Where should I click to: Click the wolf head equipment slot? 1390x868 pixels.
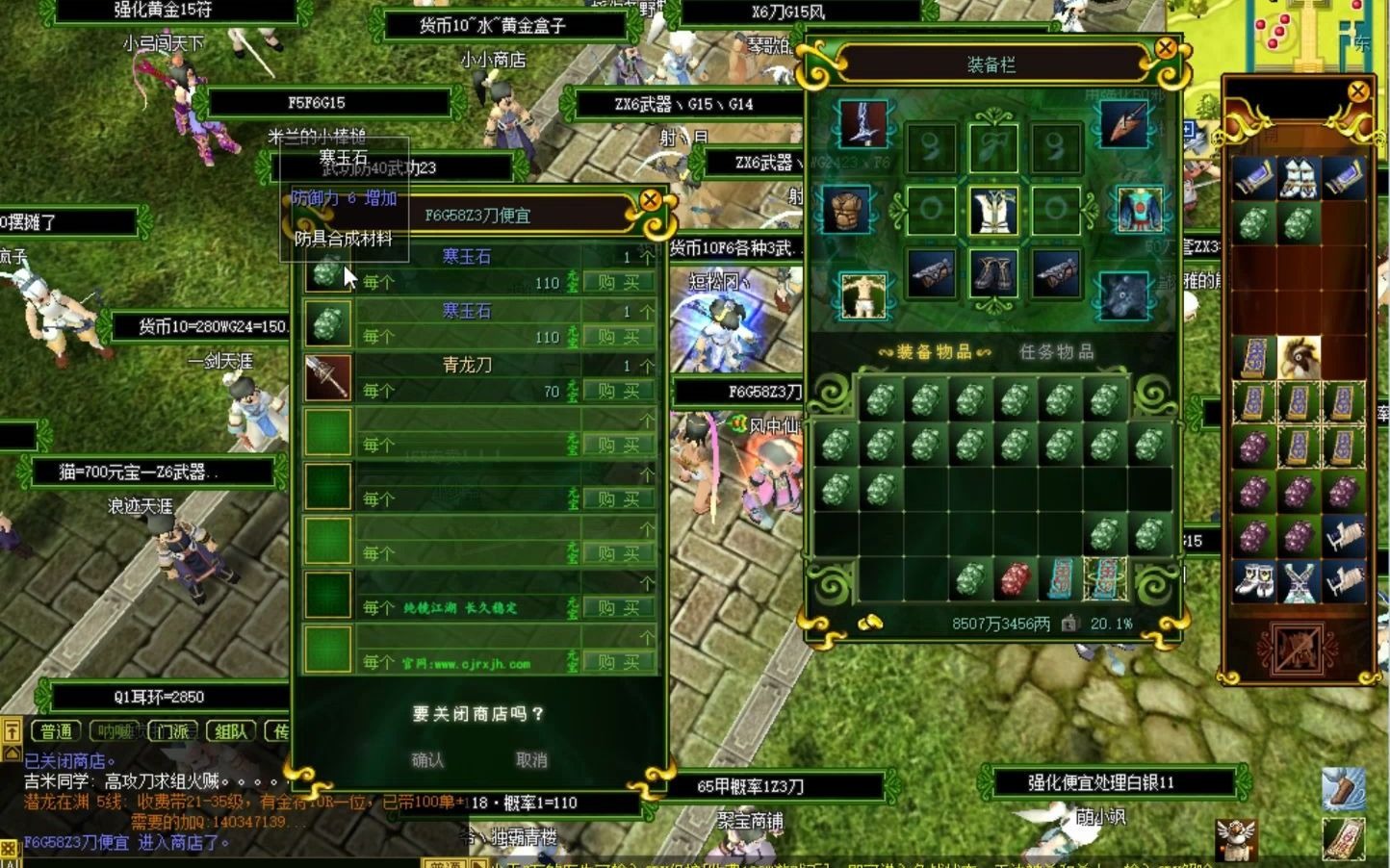point(1123,294)
